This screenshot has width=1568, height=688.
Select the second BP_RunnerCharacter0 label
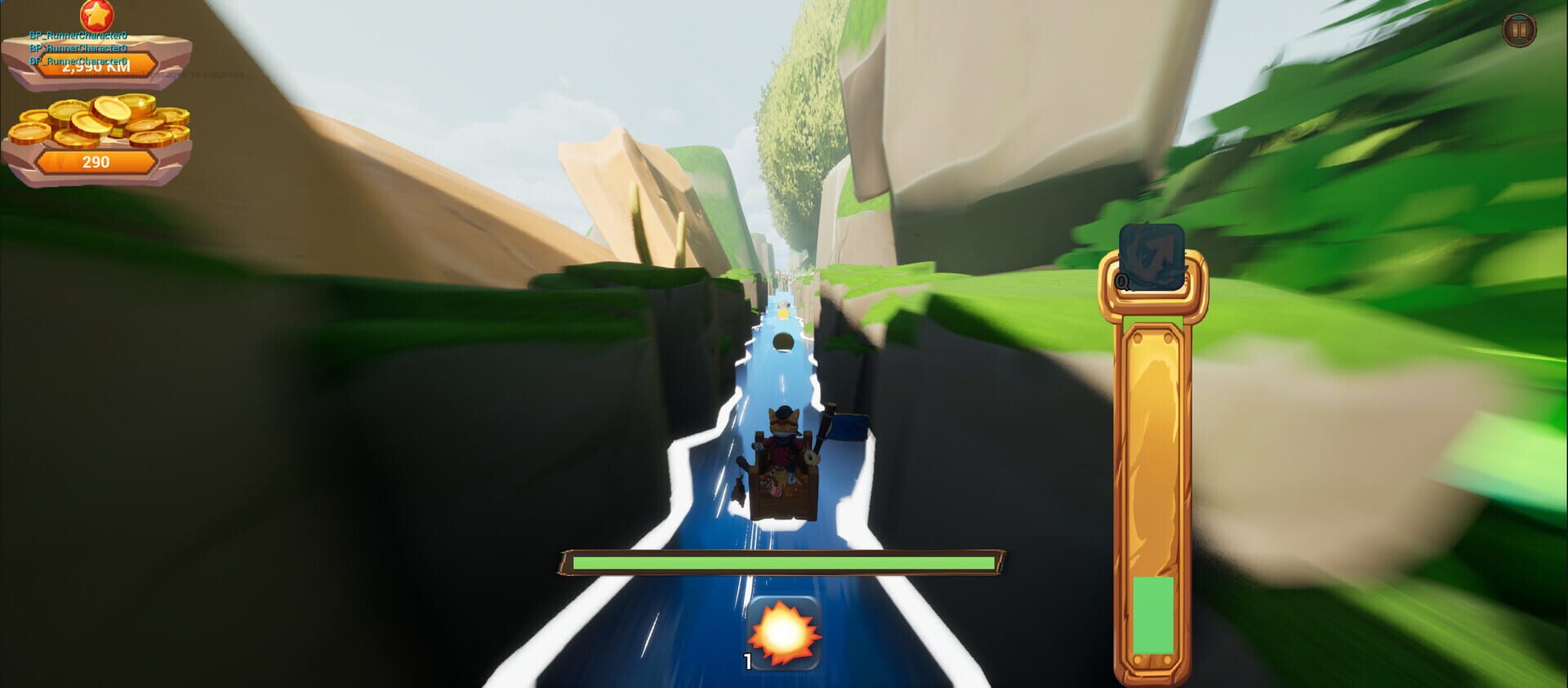pos(79,48)
